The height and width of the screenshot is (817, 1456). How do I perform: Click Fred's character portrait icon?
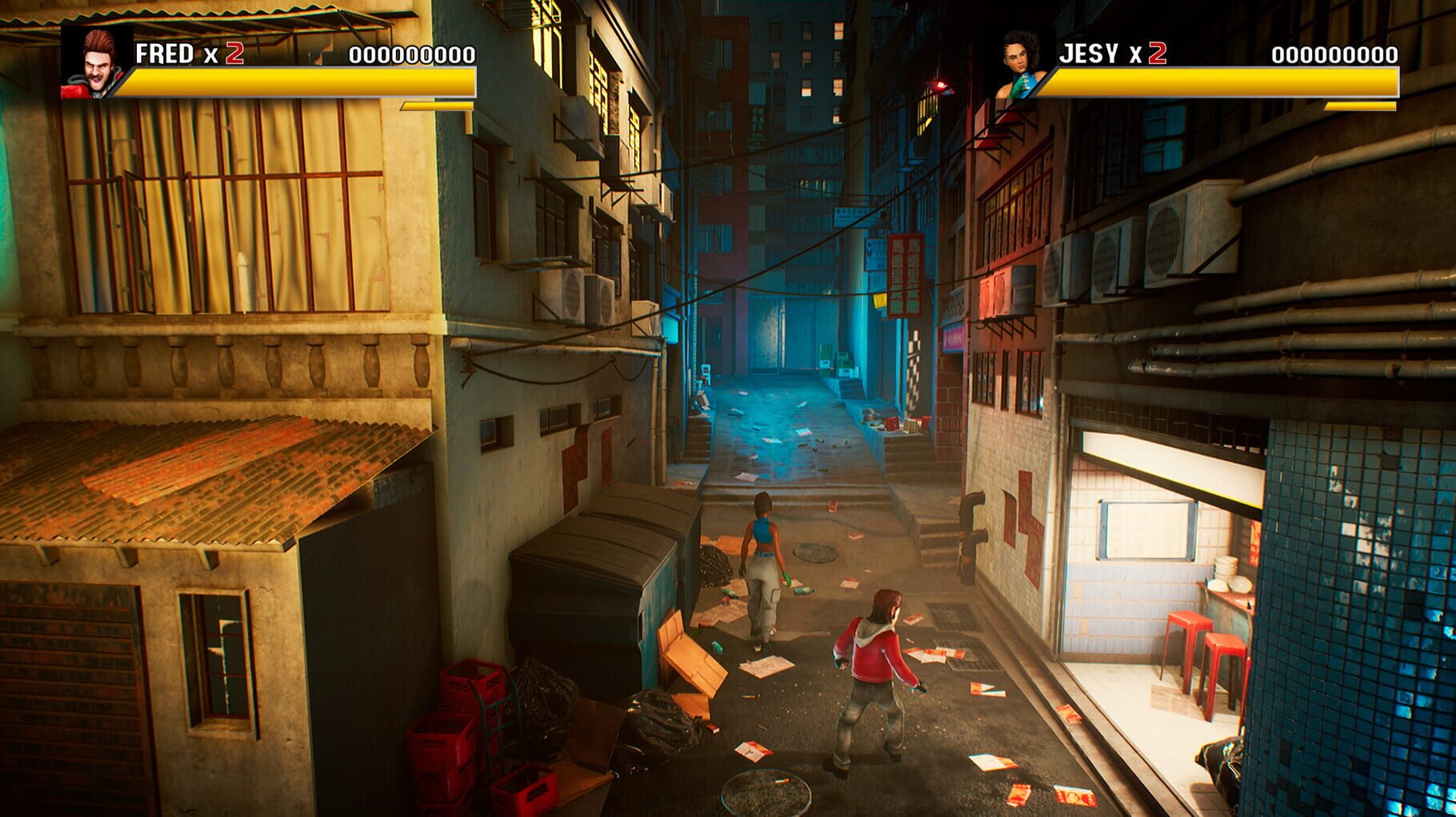95,60
